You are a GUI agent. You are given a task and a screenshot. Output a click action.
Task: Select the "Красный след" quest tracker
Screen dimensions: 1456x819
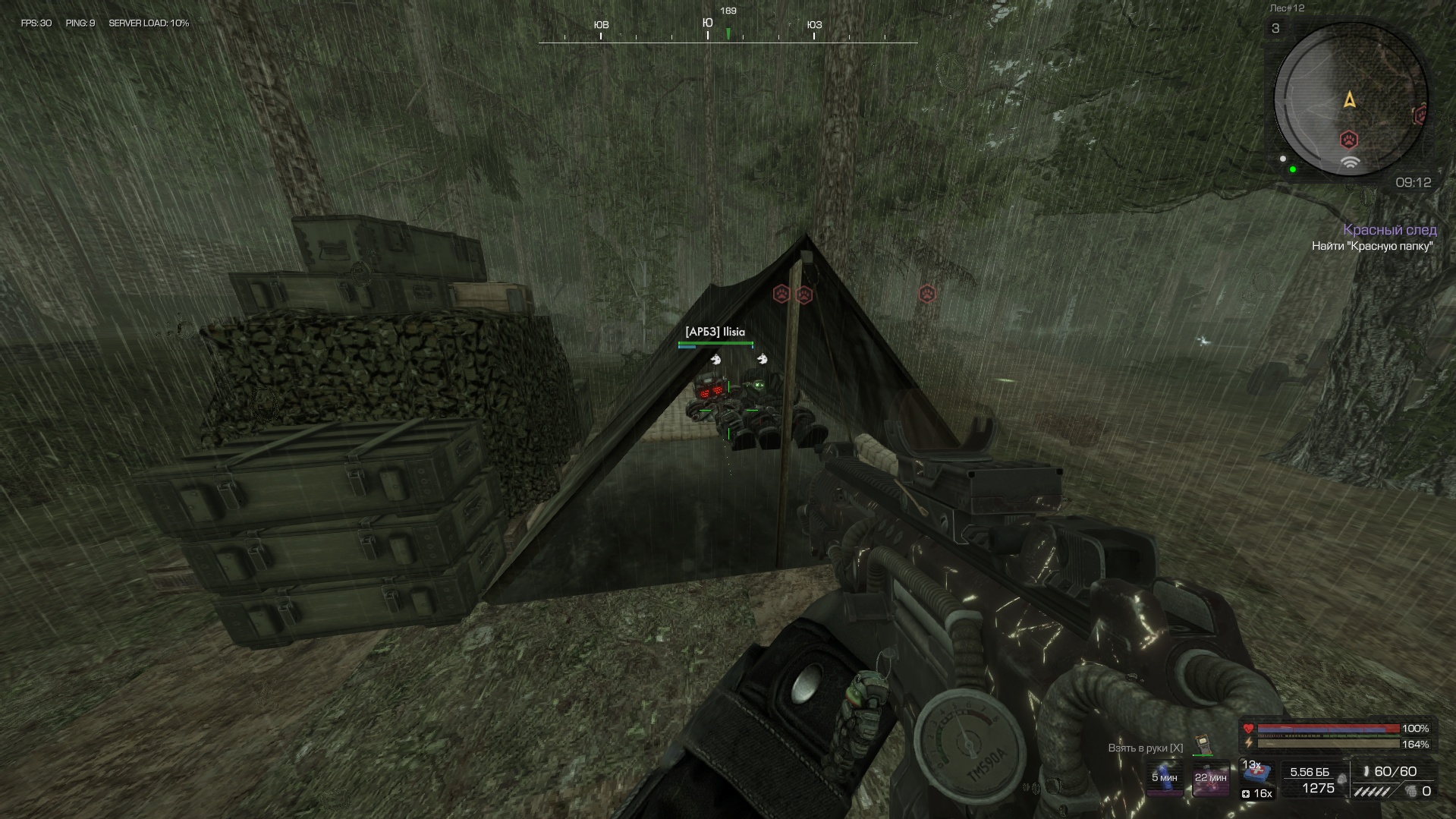coord(1389,230)
